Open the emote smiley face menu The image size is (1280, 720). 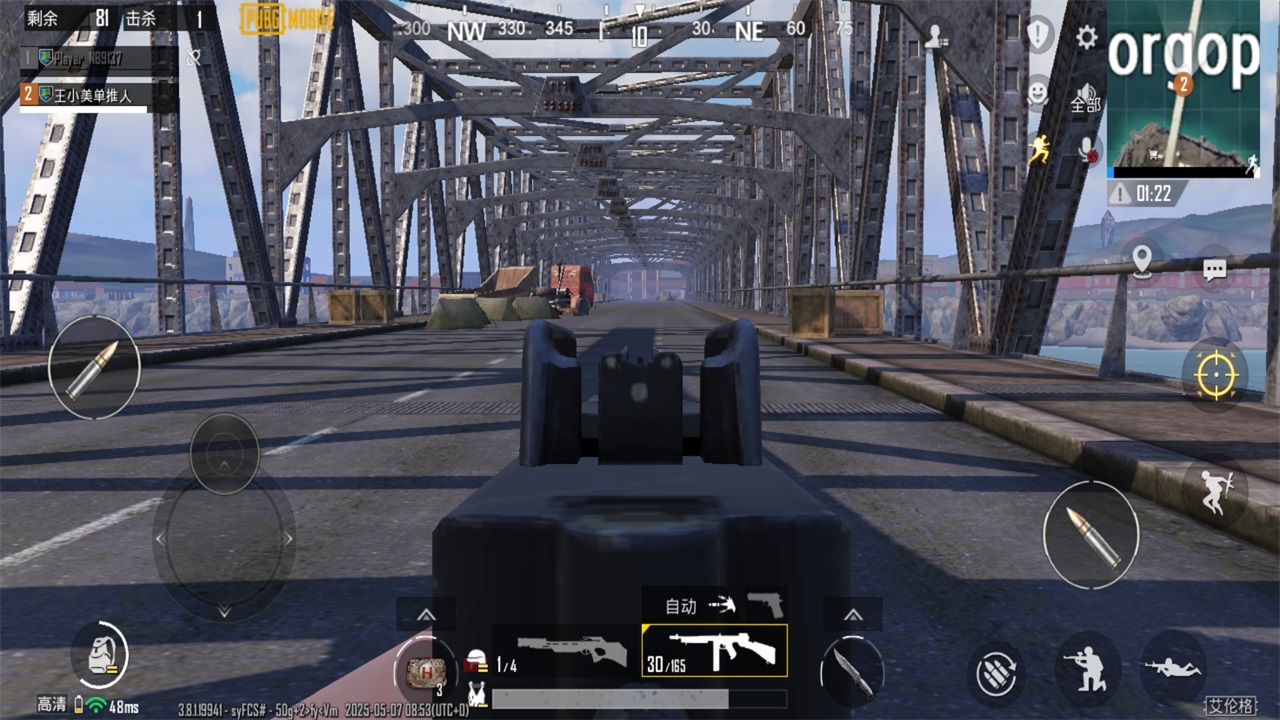[x=1038, y=93]
